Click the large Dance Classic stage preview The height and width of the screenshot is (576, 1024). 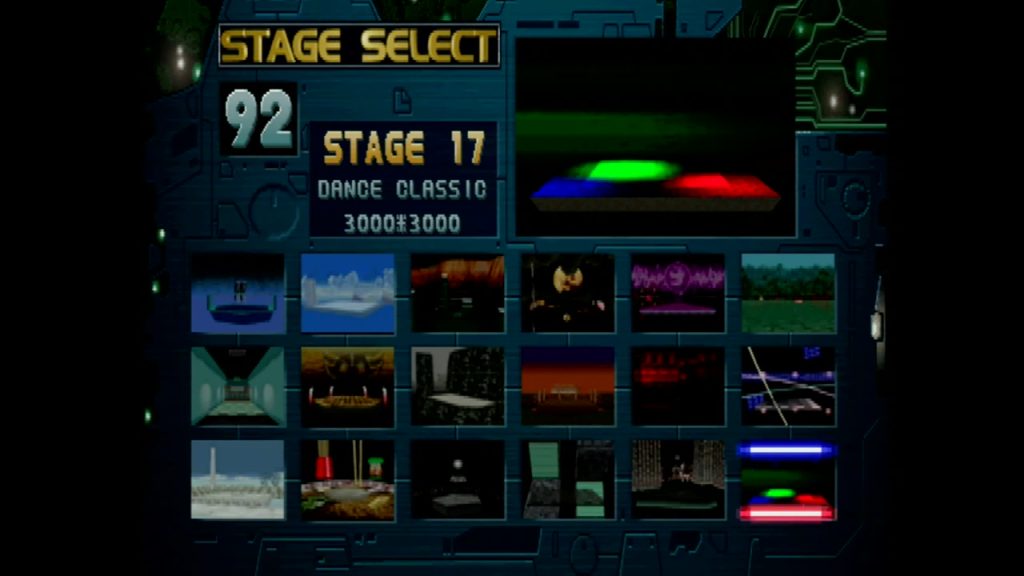coord(655,138)
